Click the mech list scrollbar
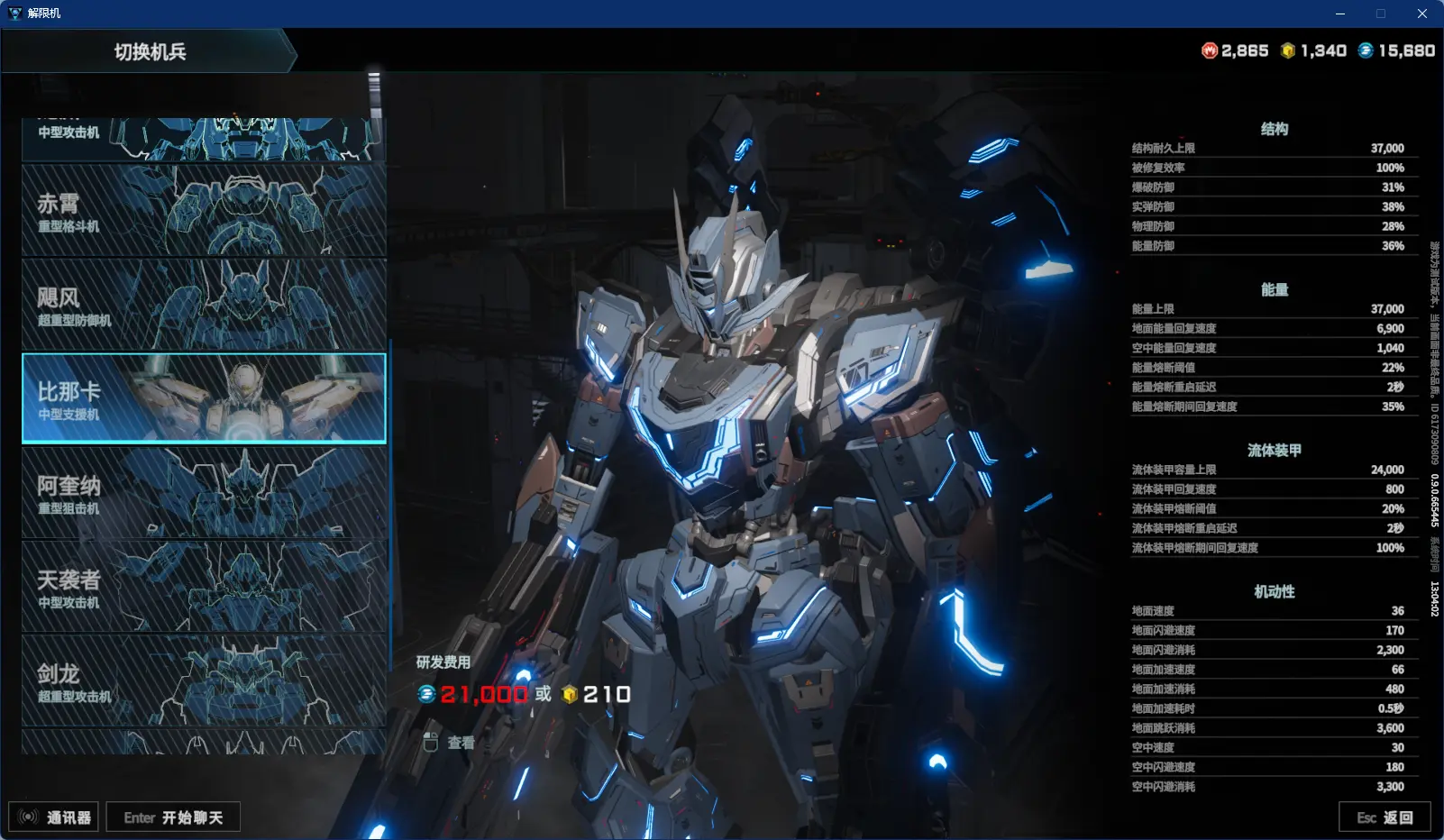1444x840 pixels. [375, 94]
